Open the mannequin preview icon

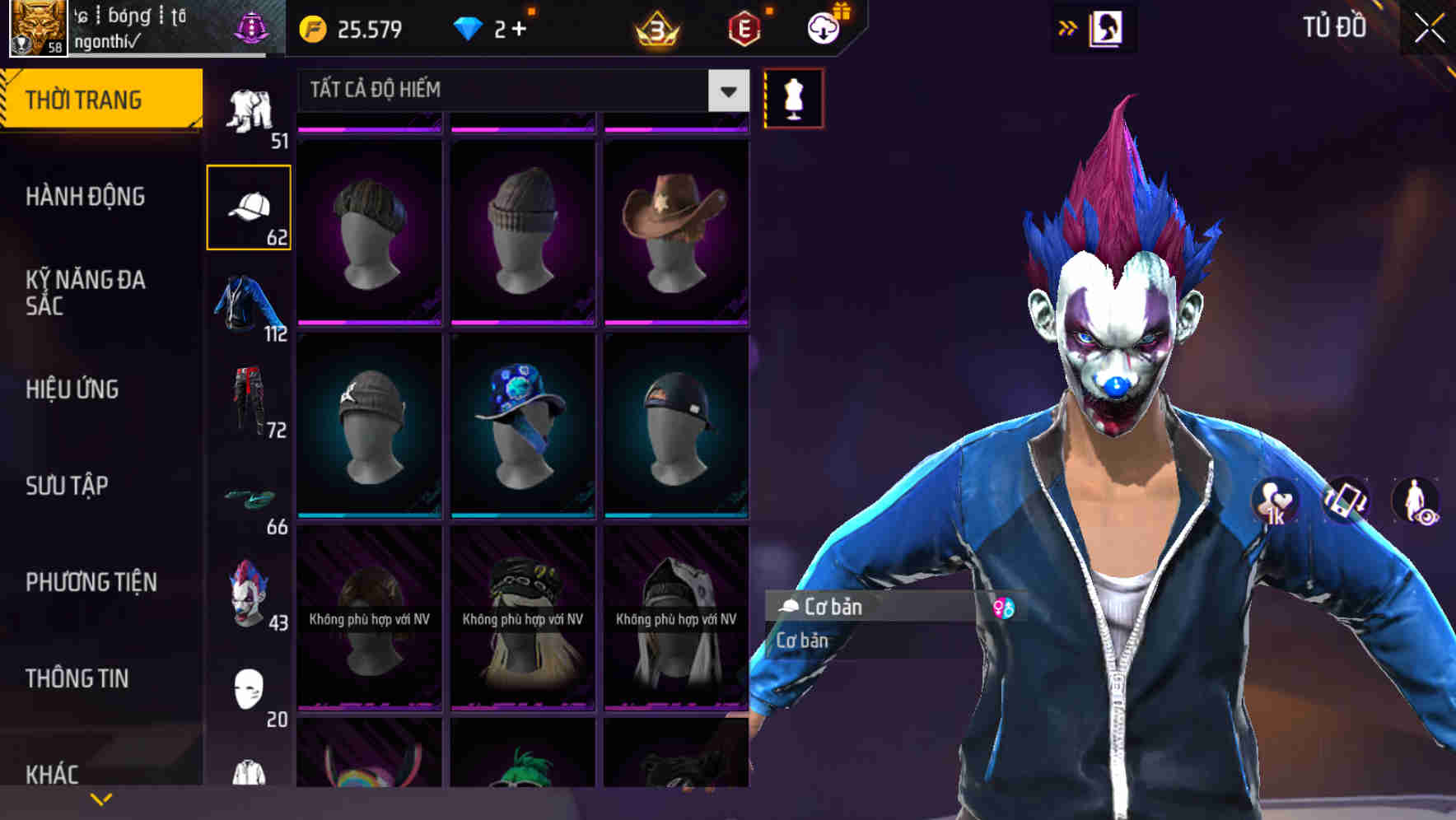click(791, 98)
